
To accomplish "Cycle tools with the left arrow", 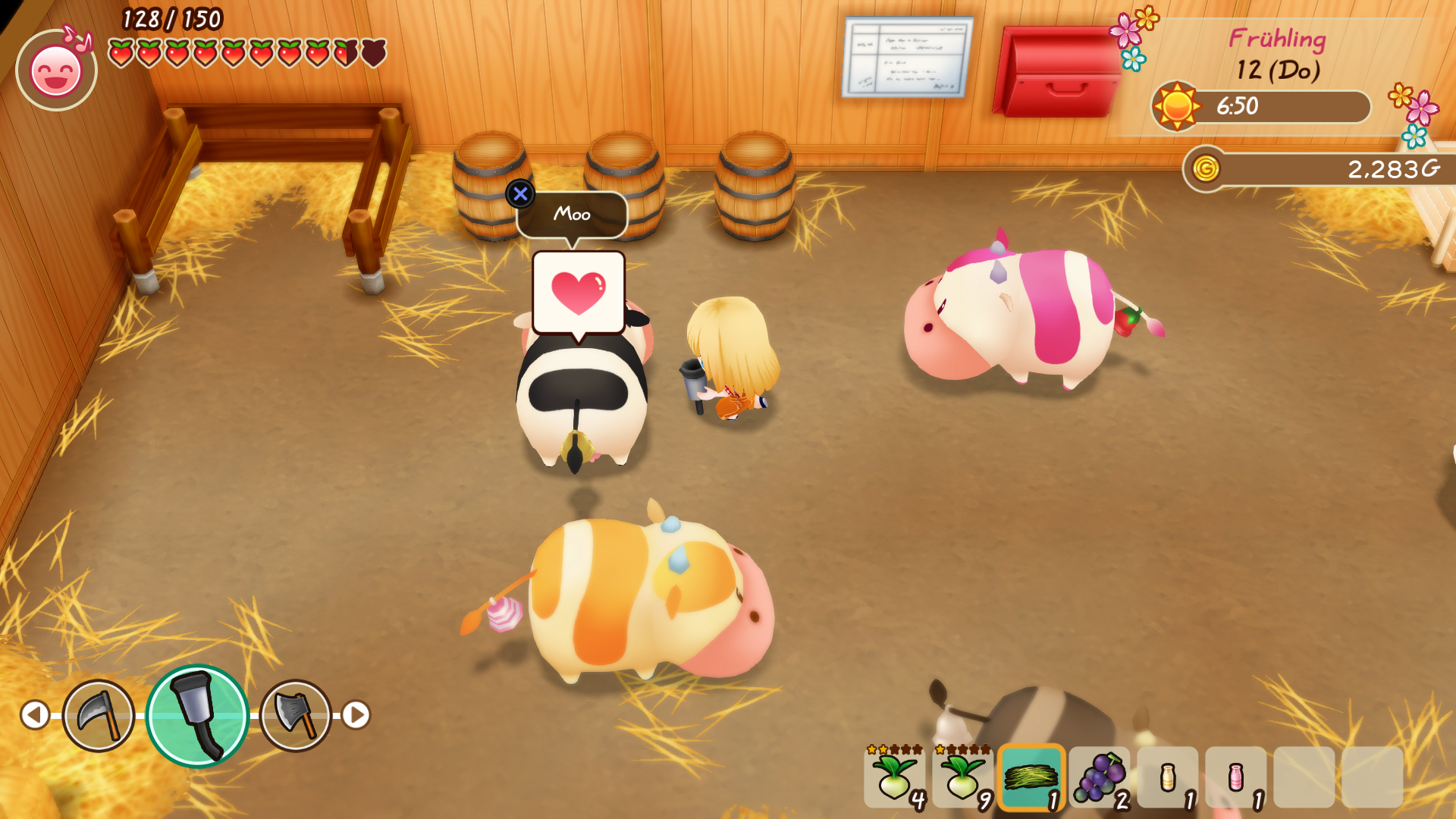I will coord(35,714).
